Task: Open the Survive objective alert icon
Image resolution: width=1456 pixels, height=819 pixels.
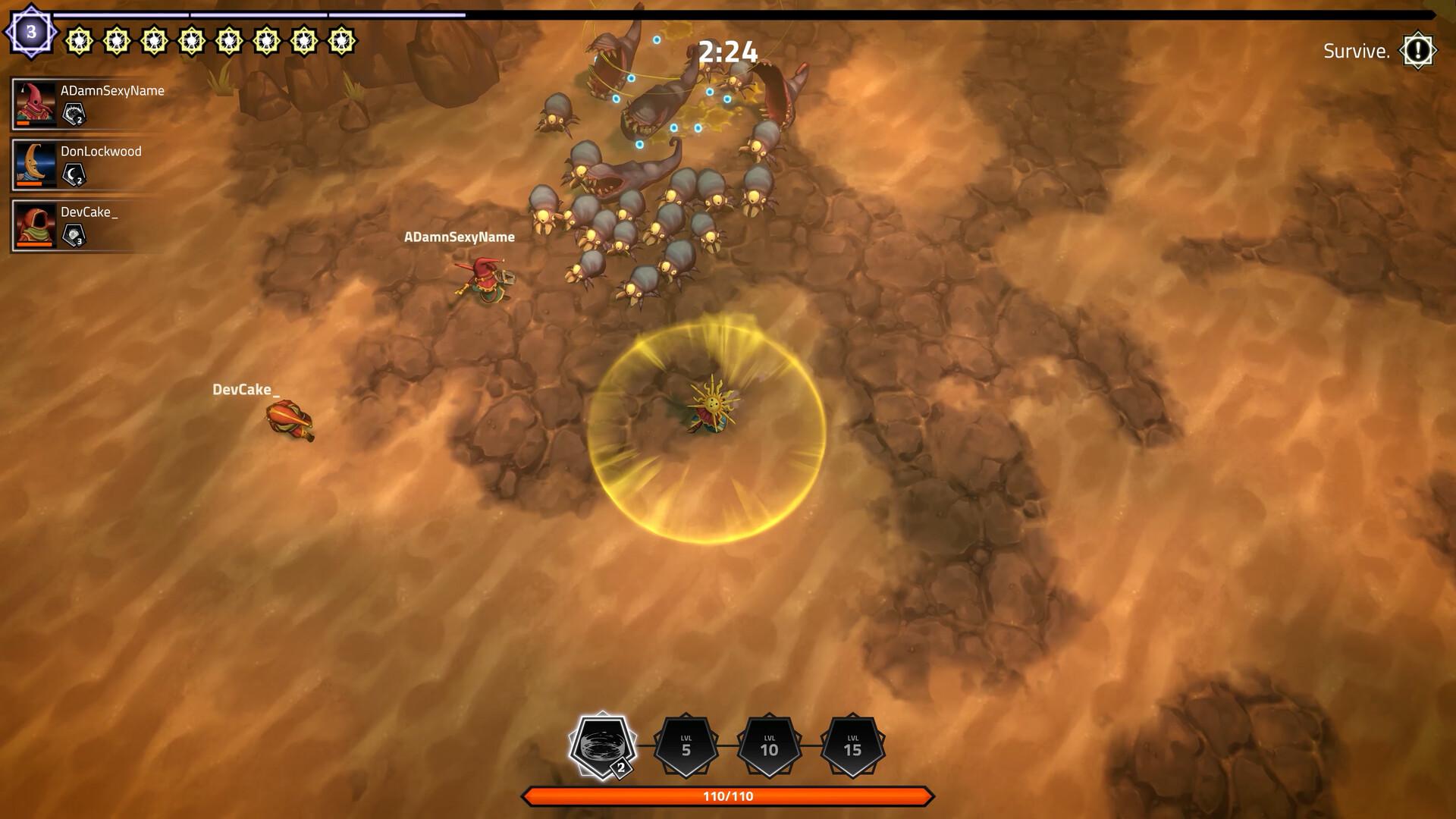Action: pyautogui.click(x=1417, y=51)
